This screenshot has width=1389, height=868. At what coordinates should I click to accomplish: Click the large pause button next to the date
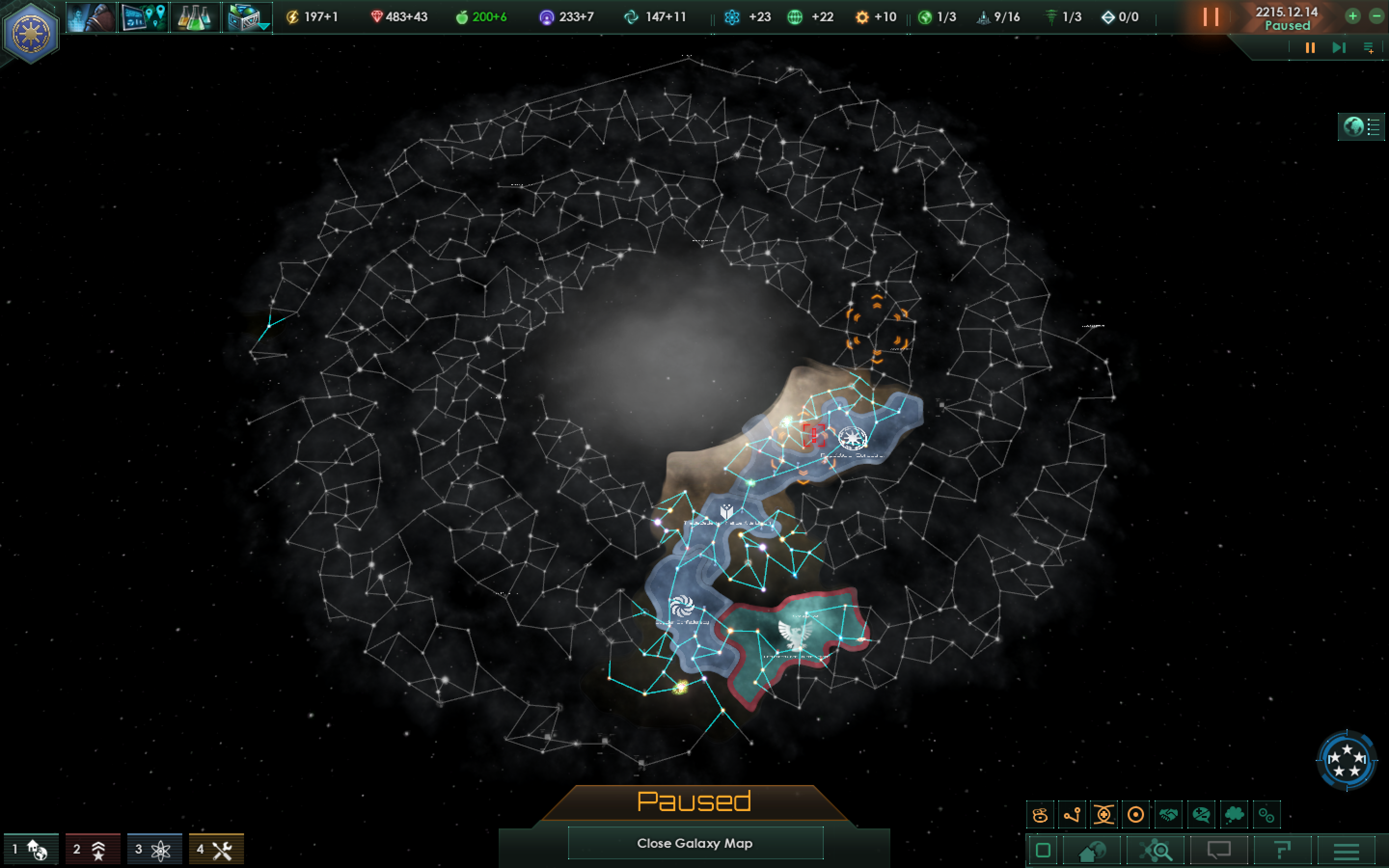pos(1211,17)
